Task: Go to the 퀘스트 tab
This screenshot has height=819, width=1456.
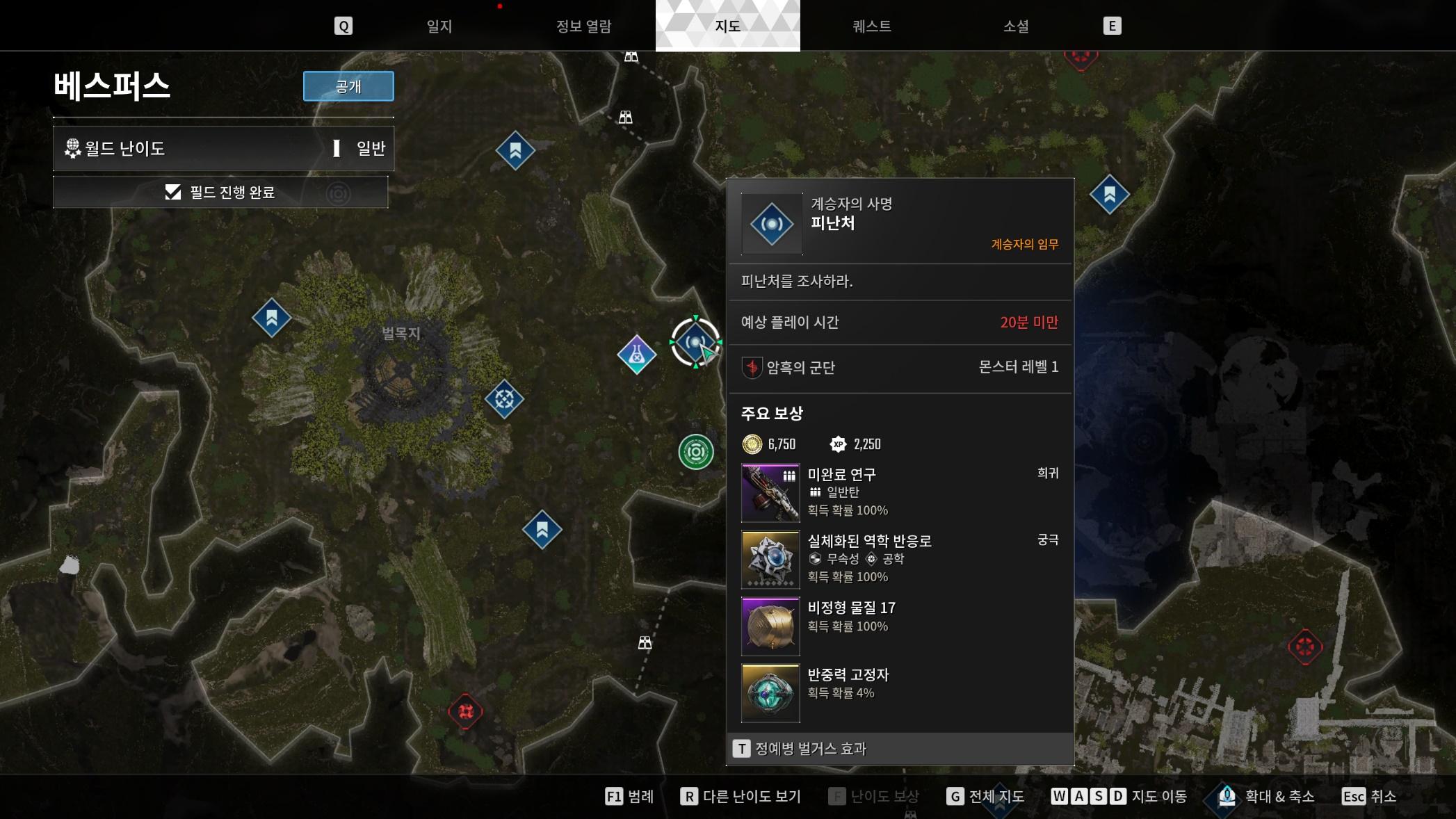Action: 871,26
